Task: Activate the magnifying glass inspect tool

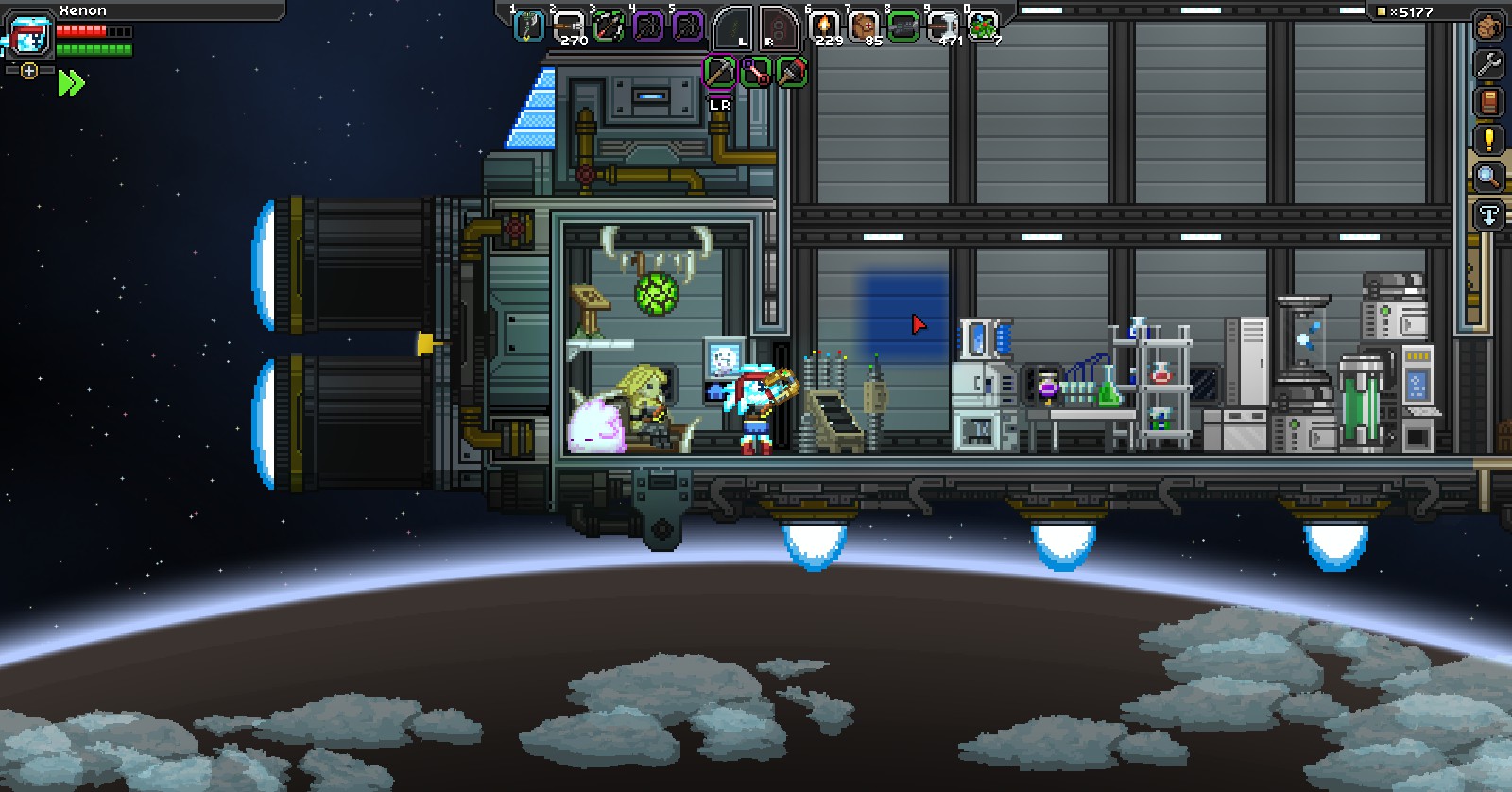Action: pyautogui.click(x=1488, y=177)
